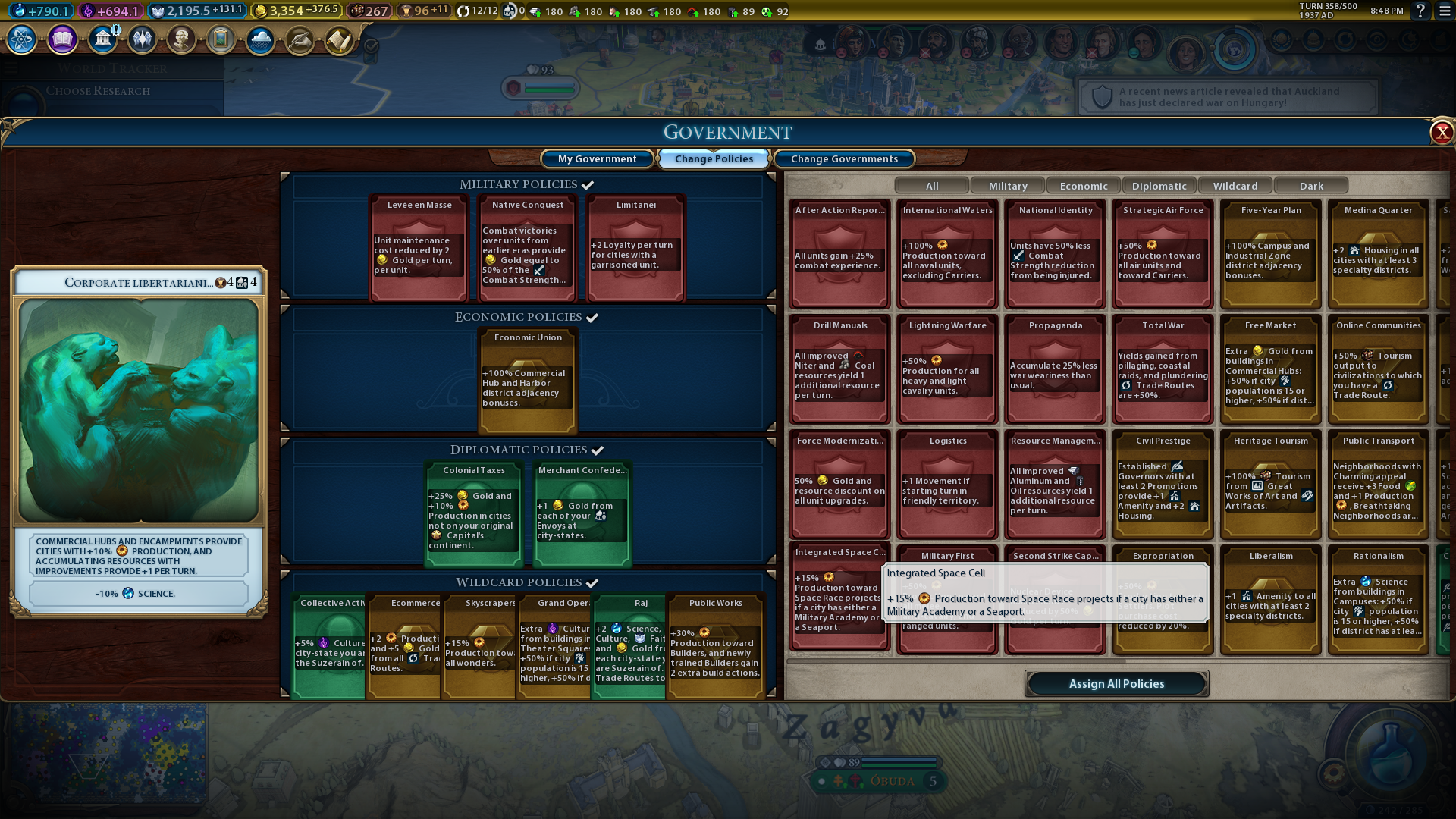
Task: Show Wildcard policy cards
Action: pyautogui.click(x=1235, y=186)
